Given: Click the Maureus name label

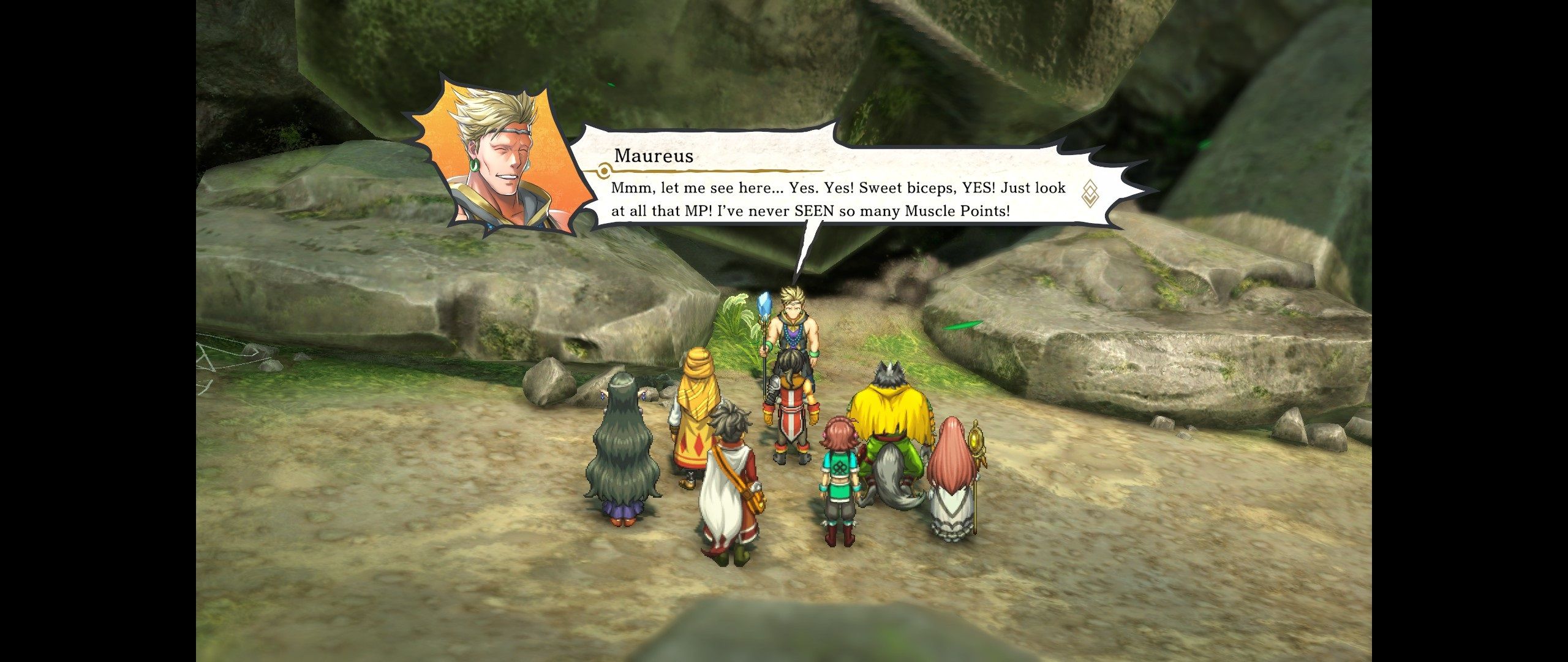Looking at the screenshot, I should 654,155.
